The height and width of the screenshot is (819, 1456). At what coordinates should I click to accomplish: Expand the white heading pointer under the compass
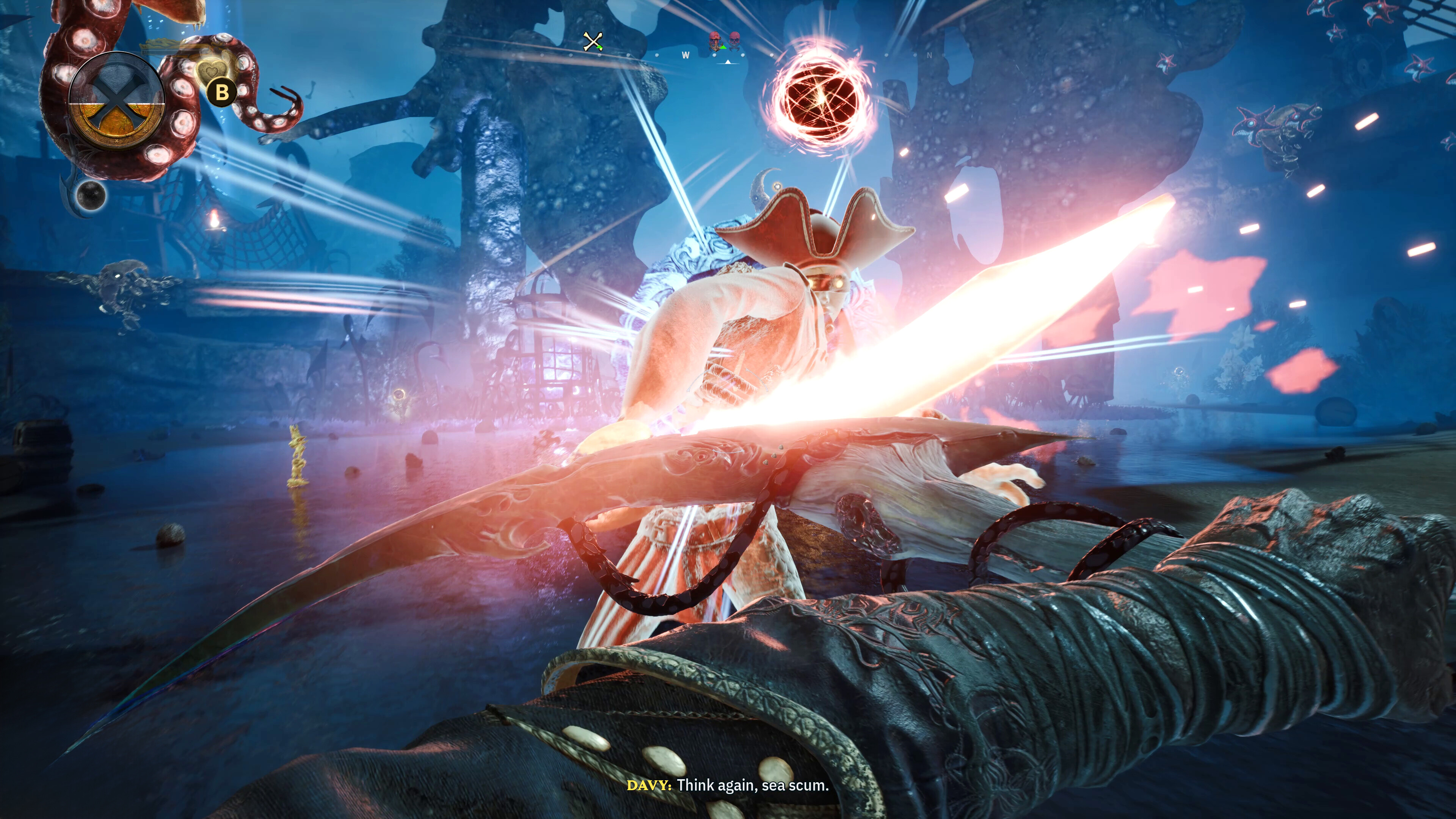(x=728, y=62)
